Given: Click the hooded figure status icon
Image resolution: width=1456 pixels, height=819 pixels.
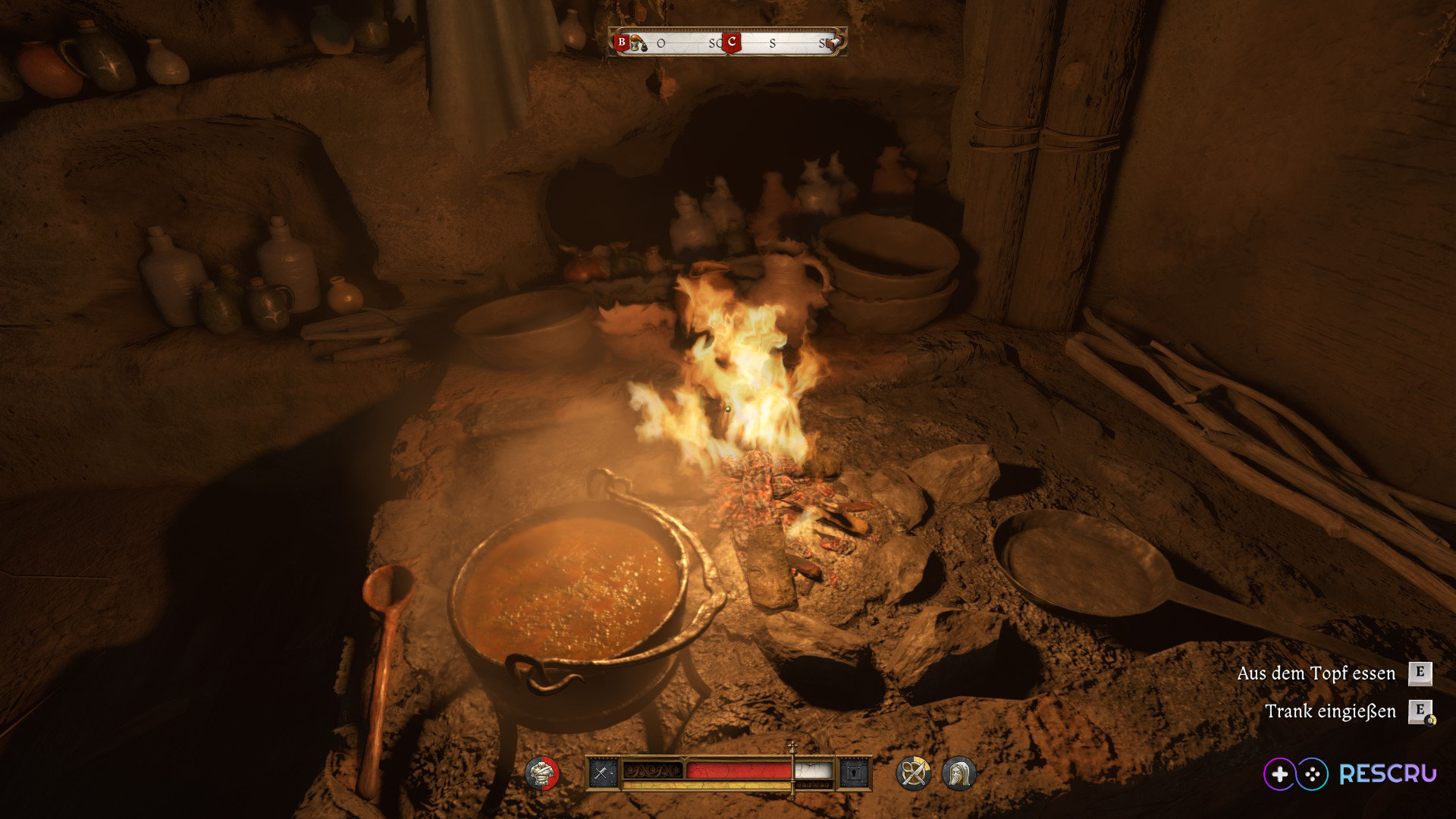Looking at the screenshot, I should pyautogui.click(x=959, y=773).
